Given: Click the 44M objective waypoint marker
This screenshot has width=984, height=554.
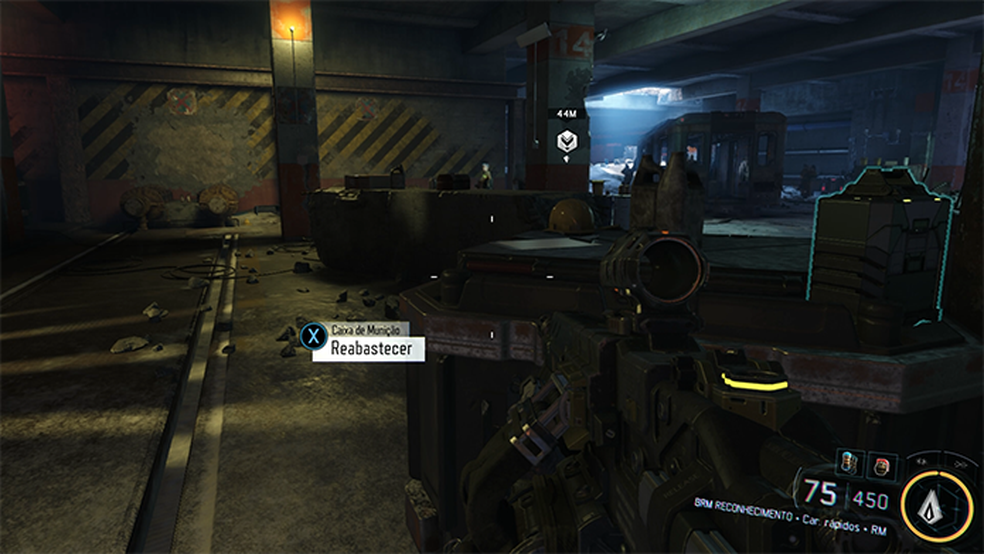Looking at the screenshot, I should coord(567,141).
